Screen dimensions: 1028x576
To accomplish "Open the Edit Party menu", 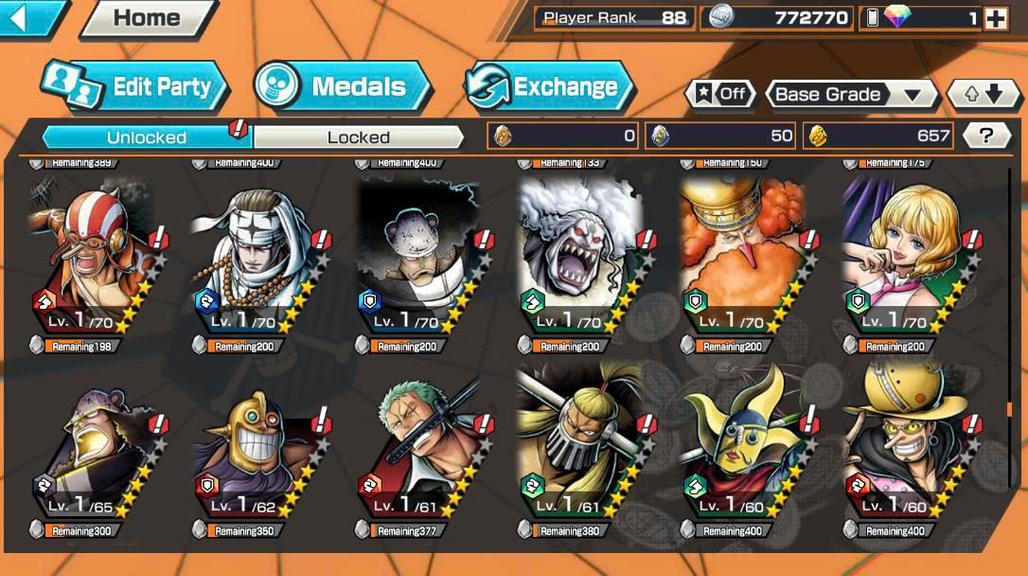I will coord(135,87).
